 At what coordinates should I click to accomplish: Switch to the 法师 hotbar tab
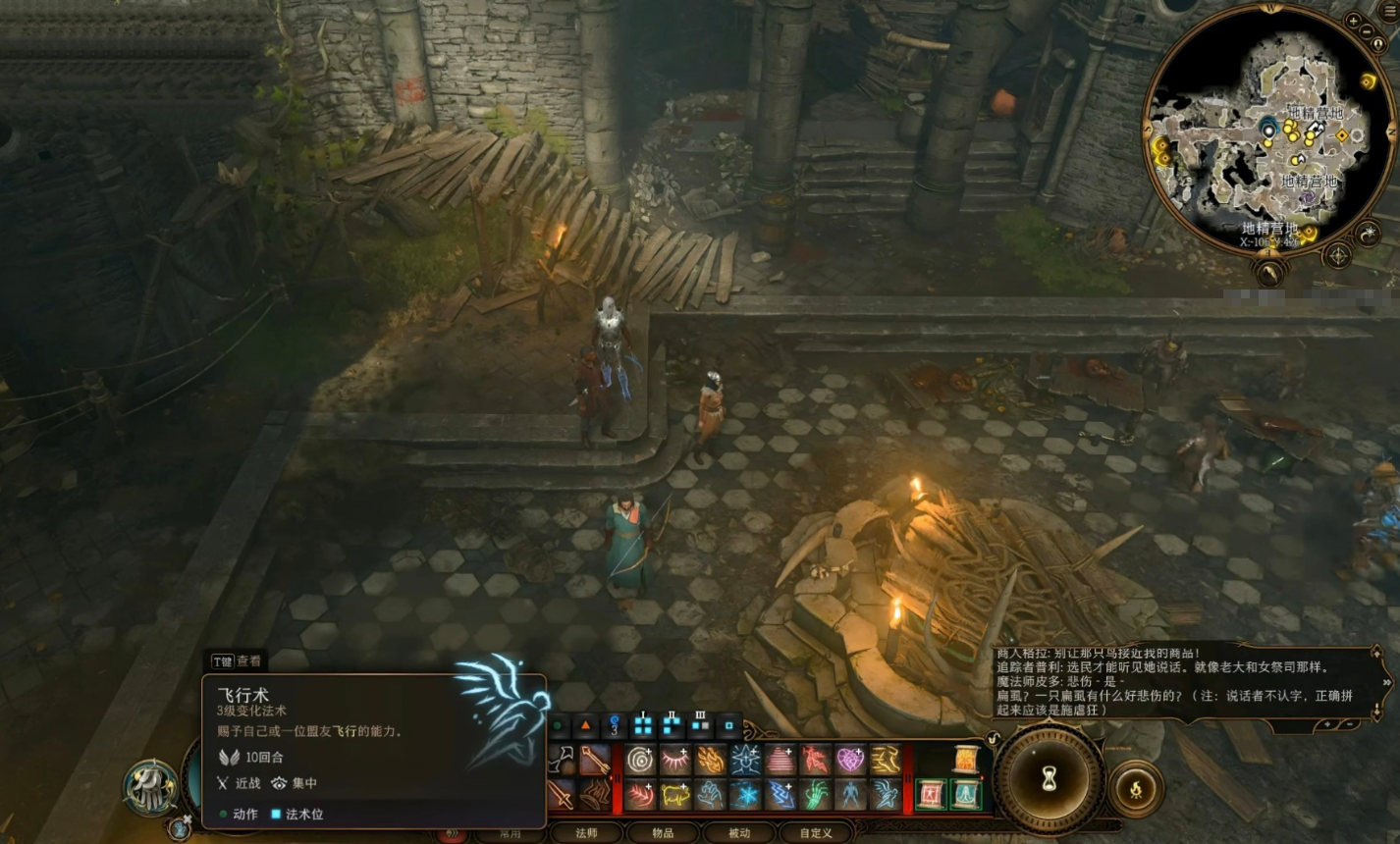(586, 832)
